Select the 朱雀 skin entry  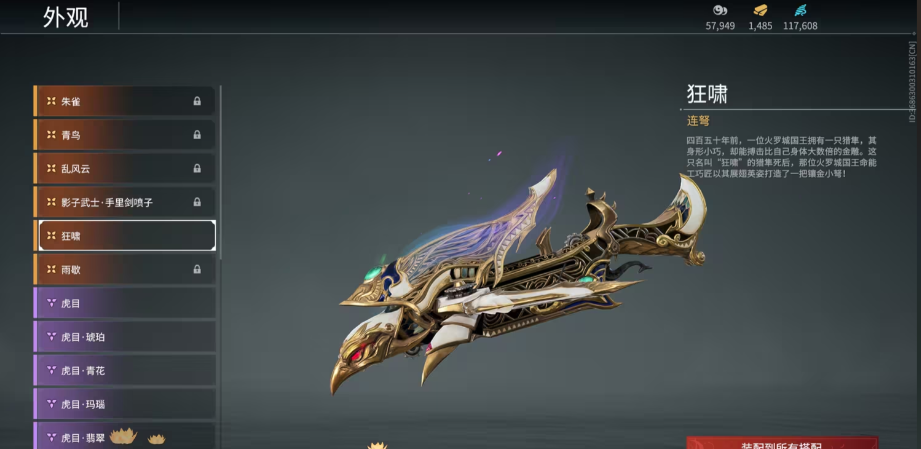[x=124, y=101]
